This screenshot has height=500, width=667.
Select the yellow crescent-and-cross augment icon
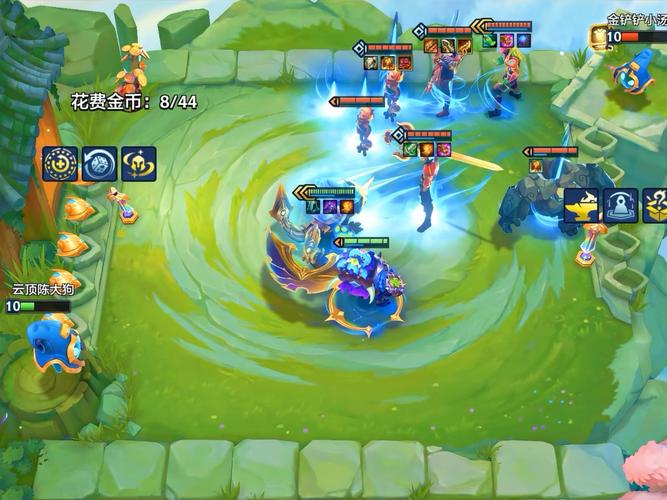click(x=60, y=163)
